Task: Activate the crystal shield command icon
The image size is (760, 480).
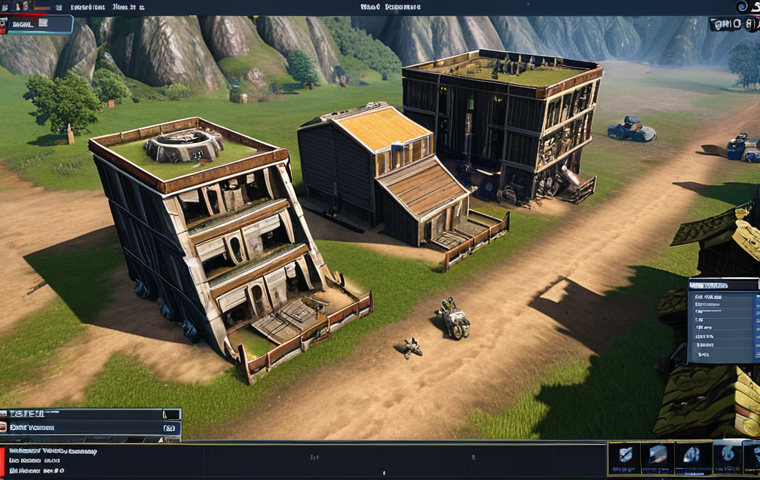Action: [657, 455]
